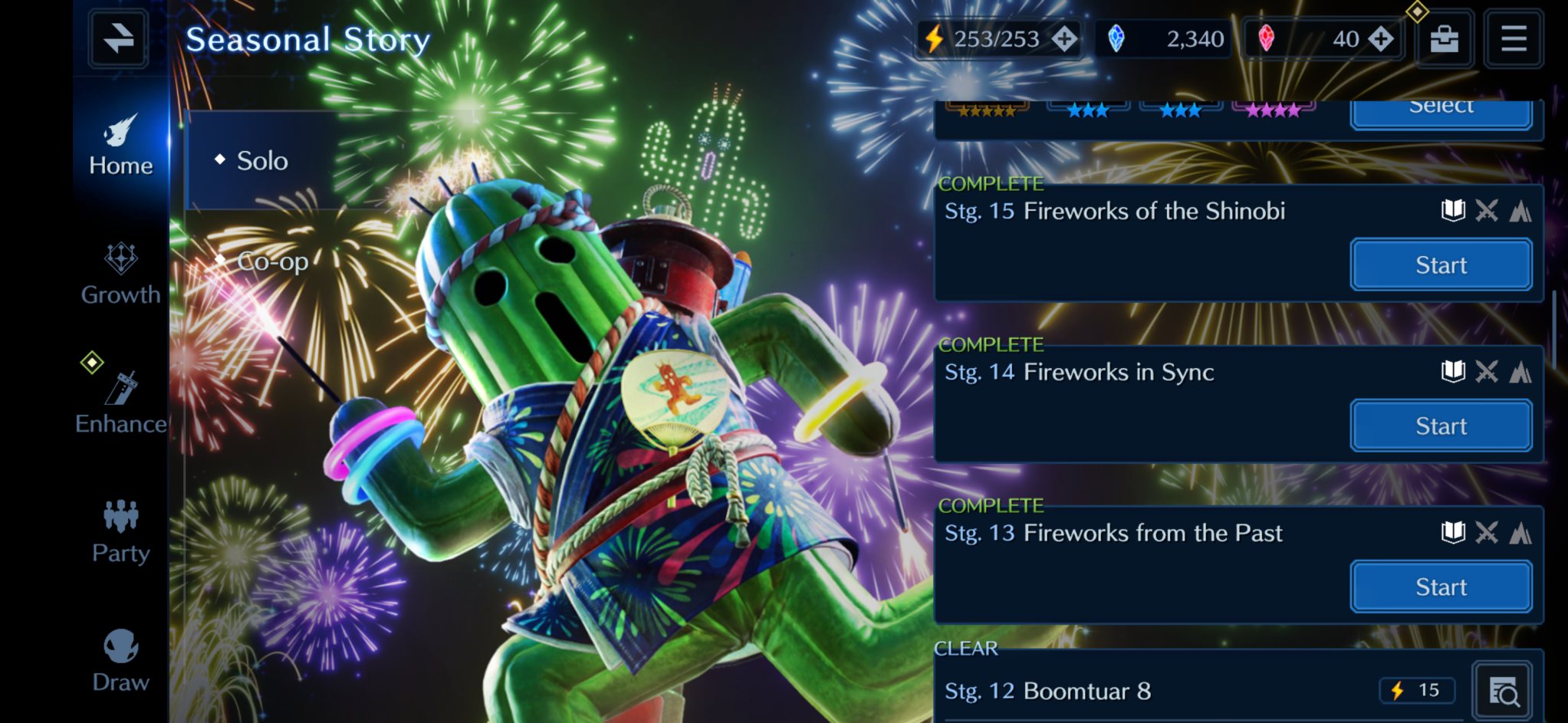Viewport: 1568px width, 723px height.
Task: Add stamina with the plus icon
Action: point(1064,38)
